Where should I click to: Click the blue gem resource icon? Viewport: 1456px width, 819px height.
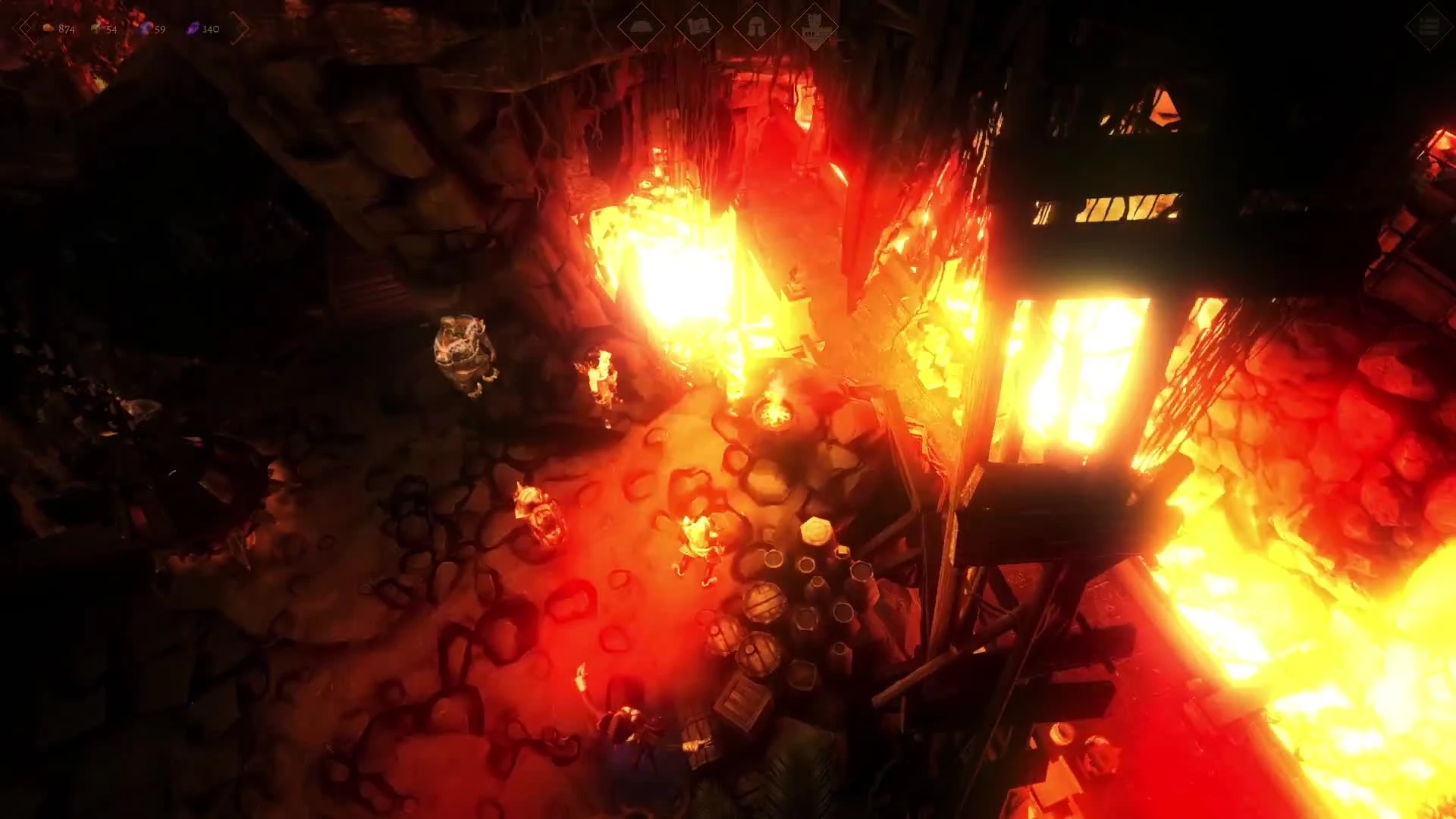pos(146,29)
